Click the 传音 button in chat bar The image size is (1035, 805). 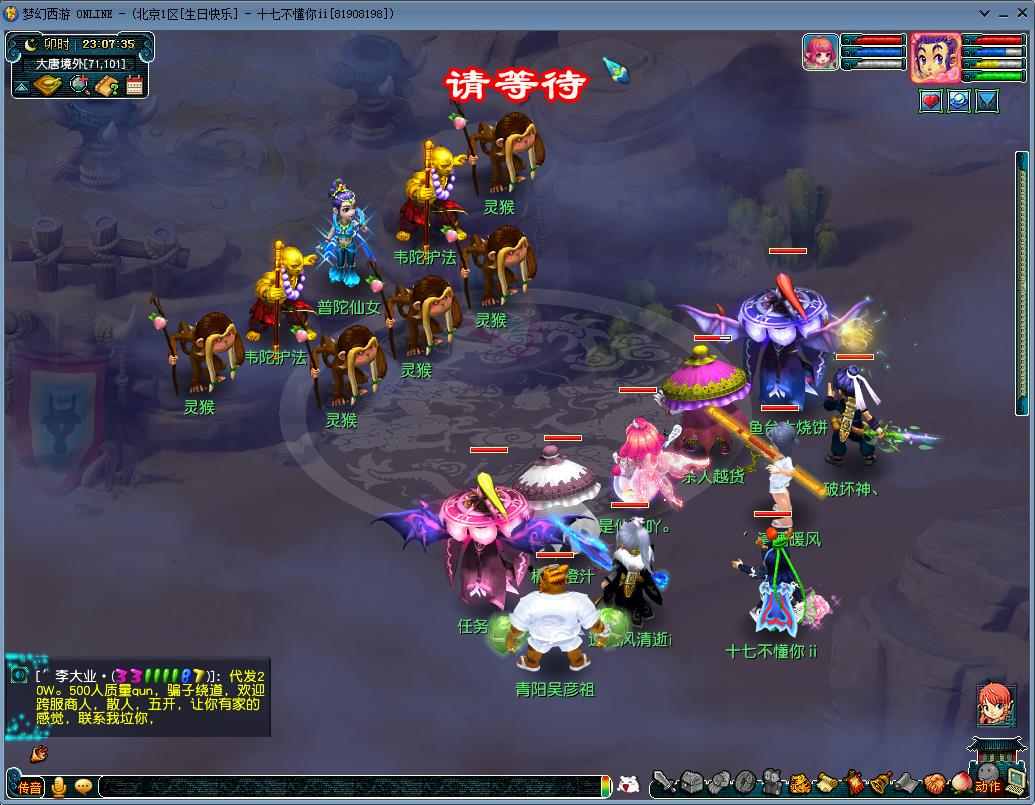[29, 787]
